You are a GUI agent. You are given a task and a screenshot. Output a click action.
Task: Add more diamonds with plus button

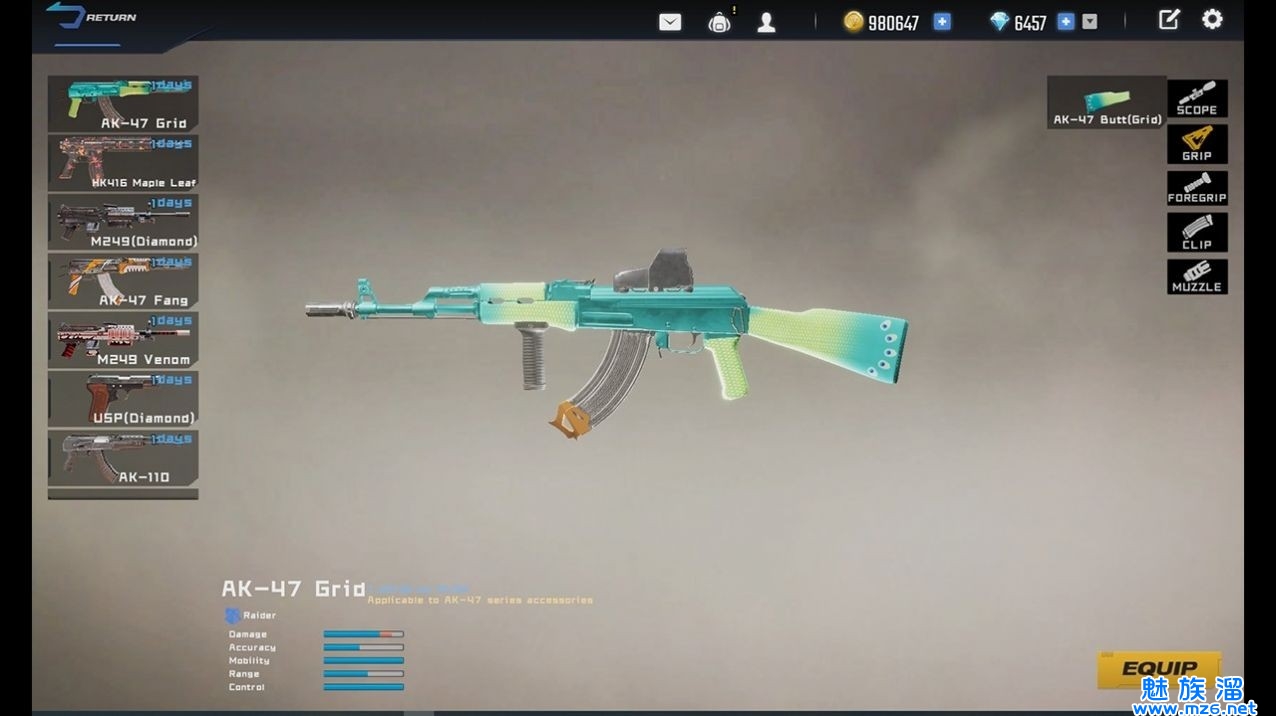pos(1066,22)
